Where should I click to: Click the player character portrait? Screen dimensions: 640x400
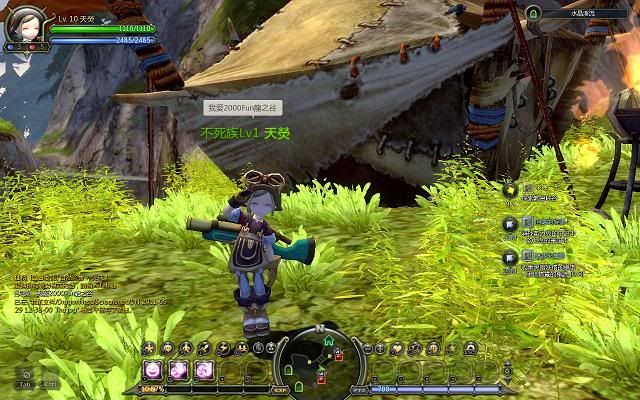[25, 27]
